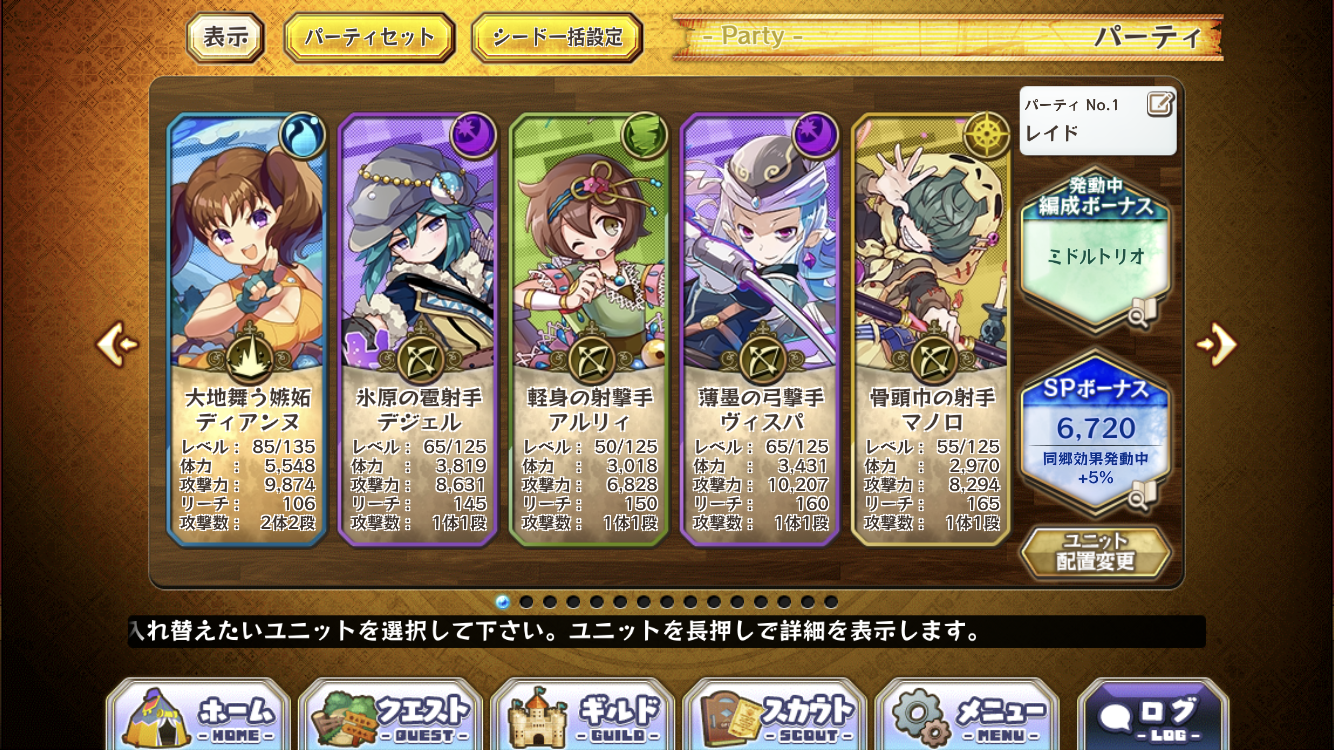Image resolution: width=1334 pixels, height=750 pixels.
Task: Edit the party No.1 name
Action: click(1160, 104)
